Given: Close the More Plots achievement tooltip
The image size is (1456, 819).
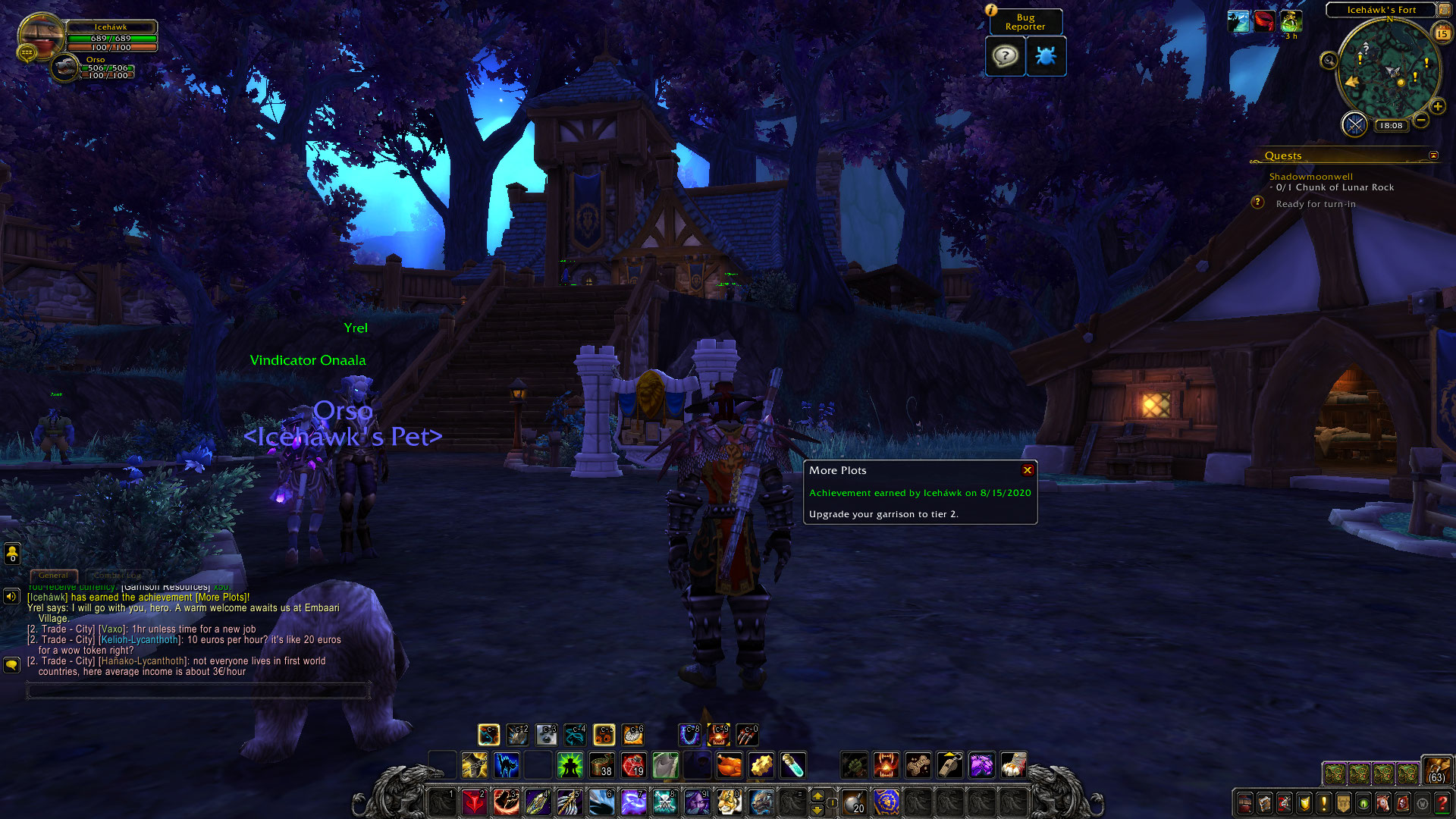Looking at the screenshot, I should [x=1028, y=470].
